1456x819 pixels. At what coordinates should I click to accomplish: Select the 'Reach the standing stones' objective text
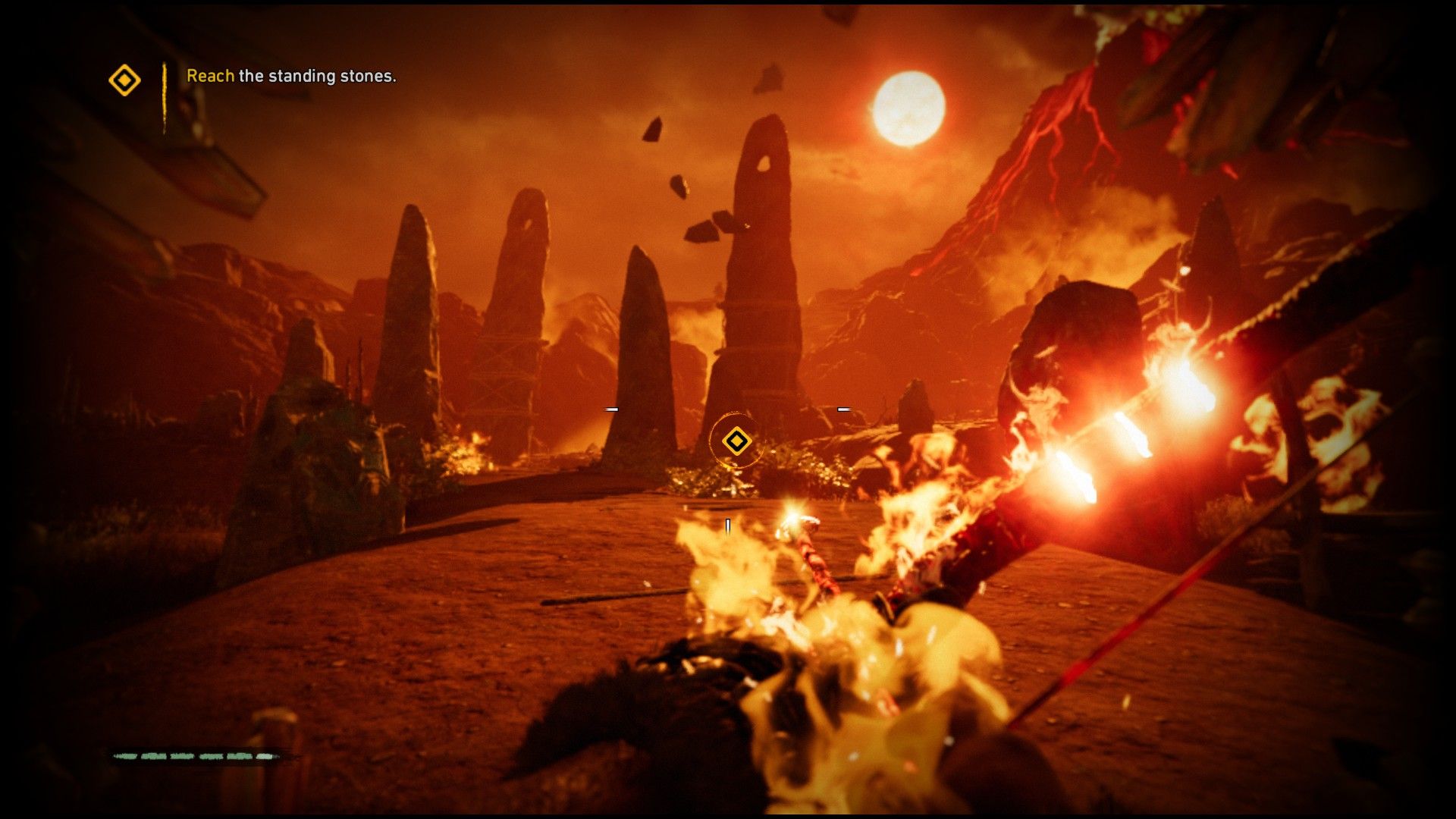point(291,76)
